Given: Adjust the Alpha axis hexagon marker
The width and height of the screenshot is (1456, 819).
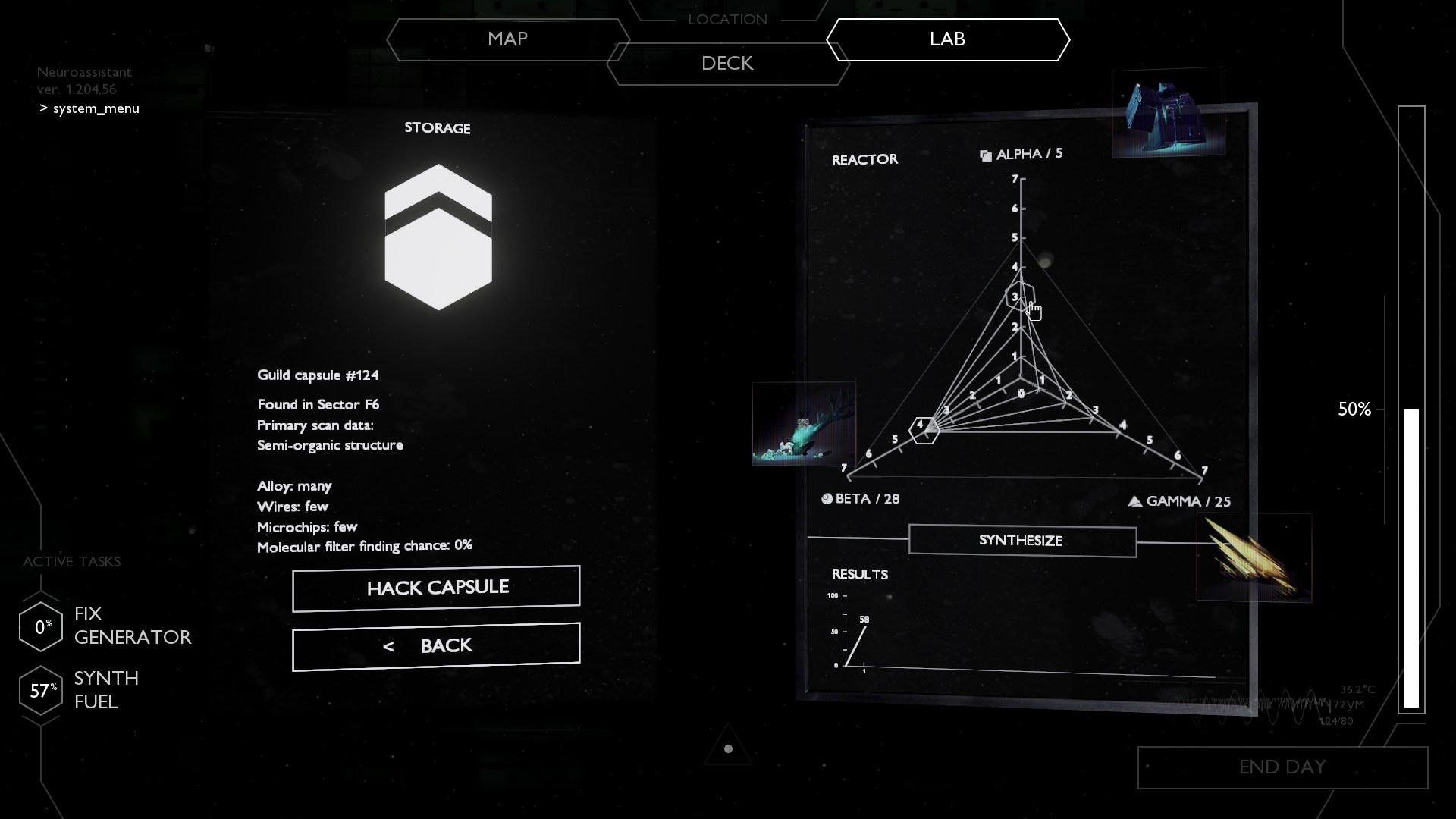Looking at the screenshot, I should click(1020, 296).
